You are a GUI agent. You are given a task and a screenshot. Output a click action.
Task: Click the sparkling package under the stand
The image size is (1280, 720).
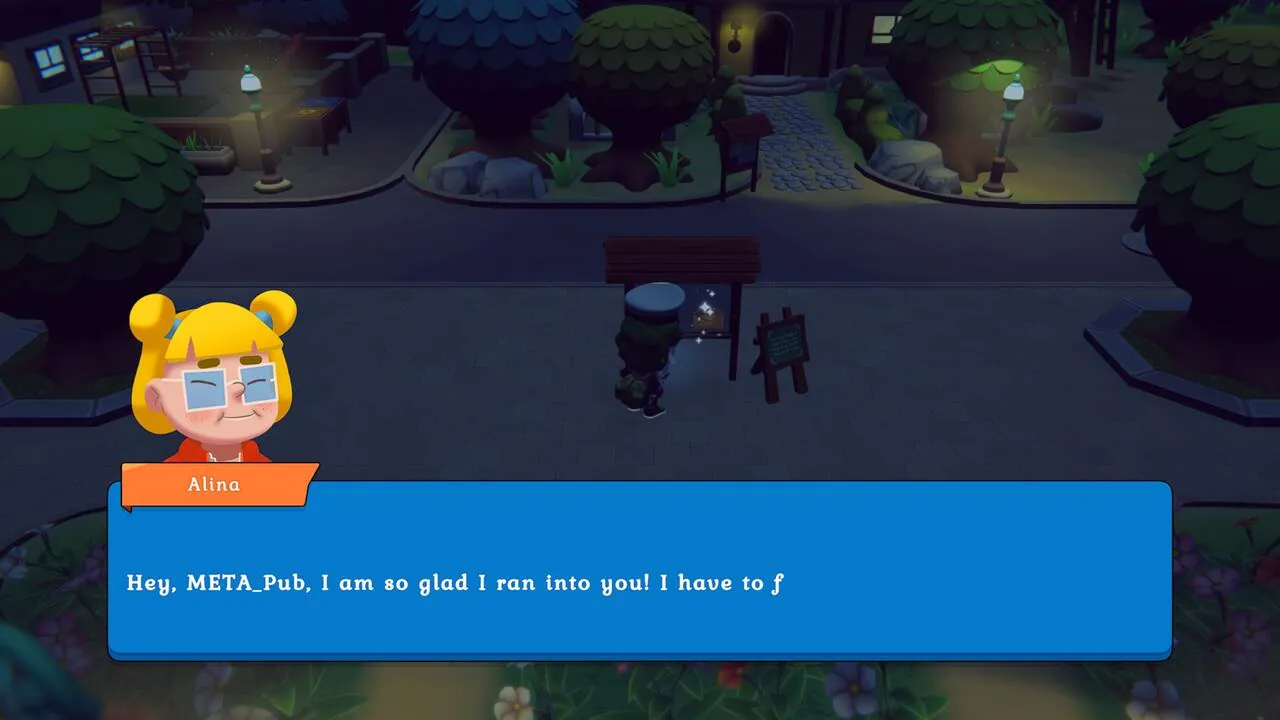(x=708, y=318)
